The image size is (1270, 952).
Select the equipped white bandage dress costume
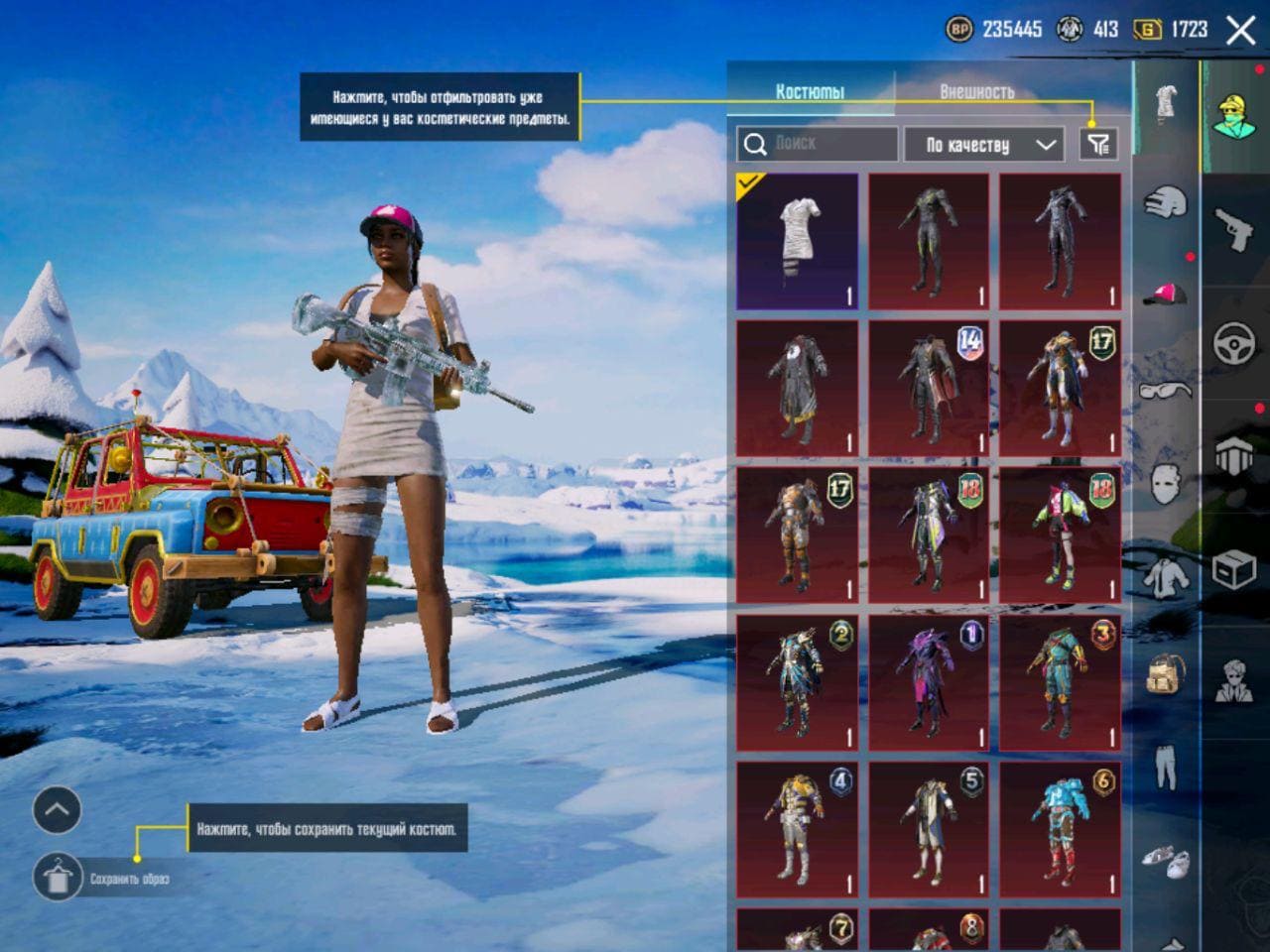pos(797,242)
